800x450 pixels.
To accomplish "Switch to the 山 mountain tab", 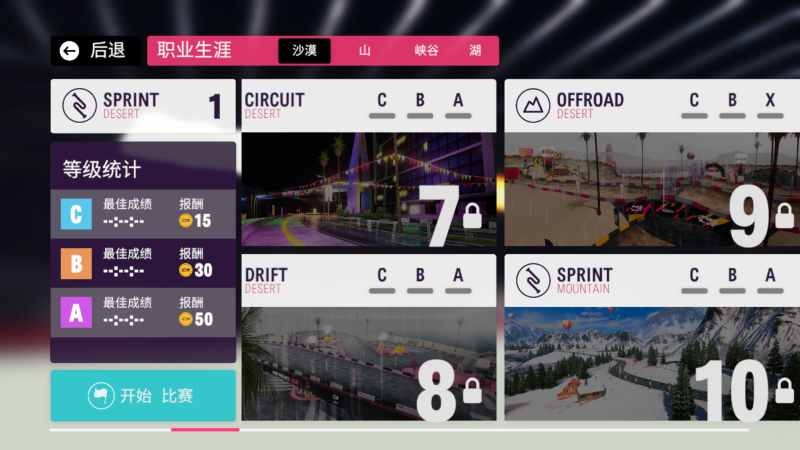I will [364, 51].
